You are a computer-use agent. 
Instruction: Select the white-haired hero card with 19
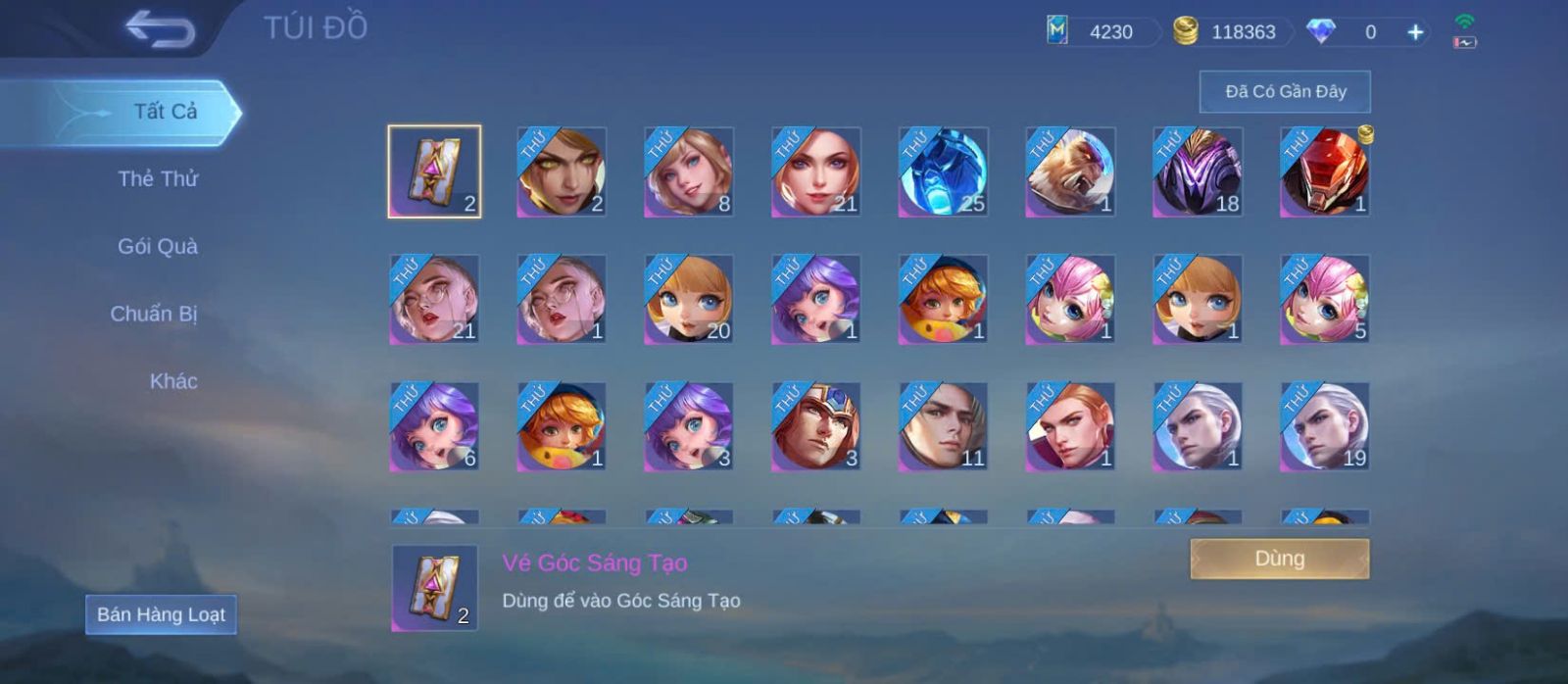pyautogui.click(x=1325, y=427)
